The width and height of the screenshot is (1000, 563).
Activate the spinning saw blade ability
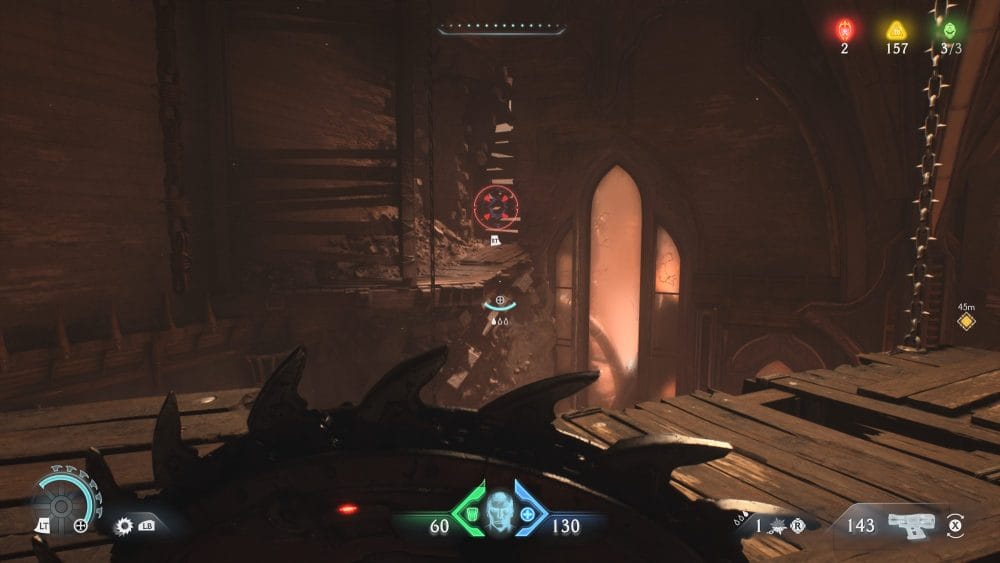point(125,525)
